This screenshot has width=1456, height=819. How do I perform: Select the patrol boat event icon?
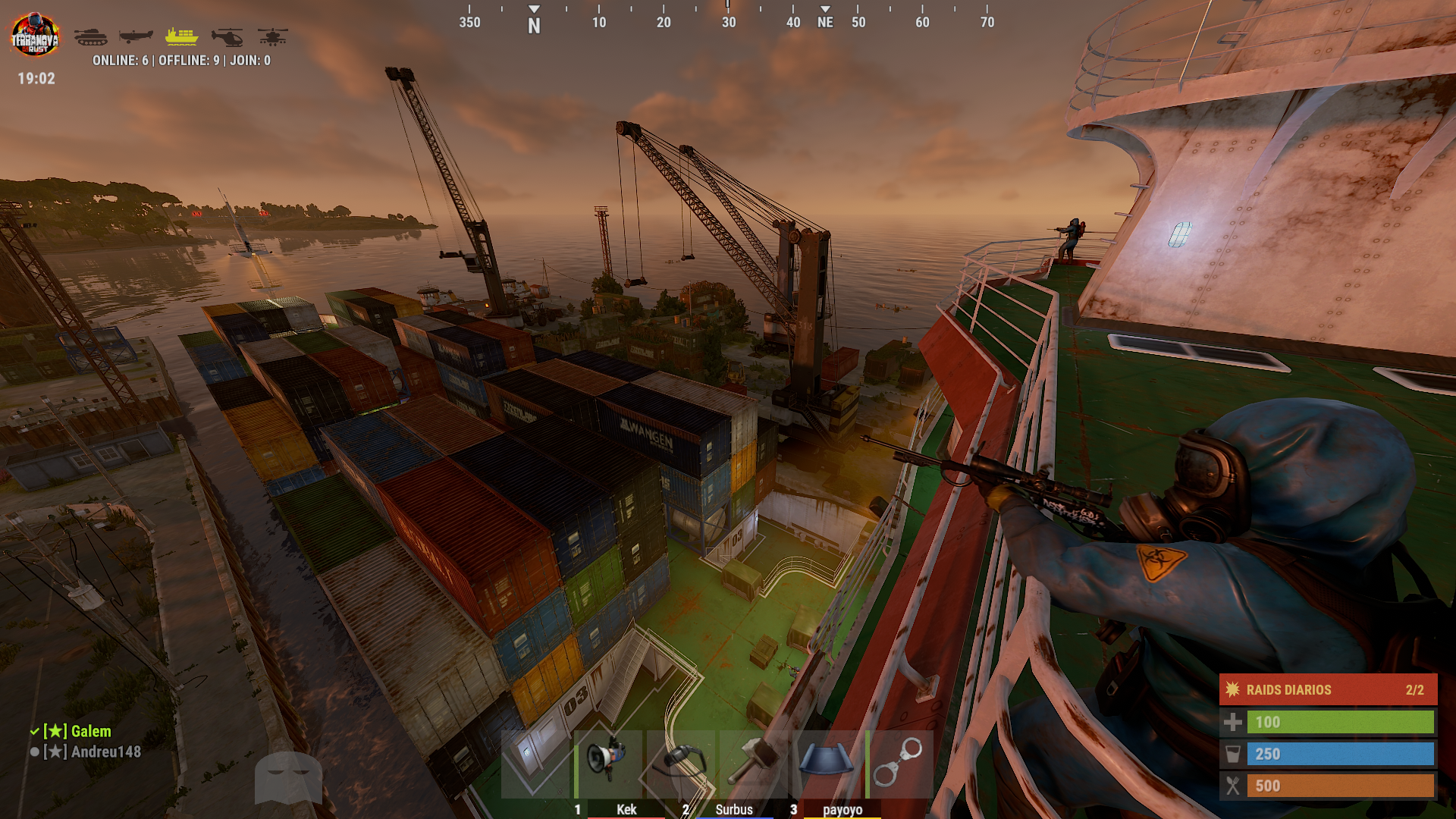pyautogui.click(x=136, y=36)
